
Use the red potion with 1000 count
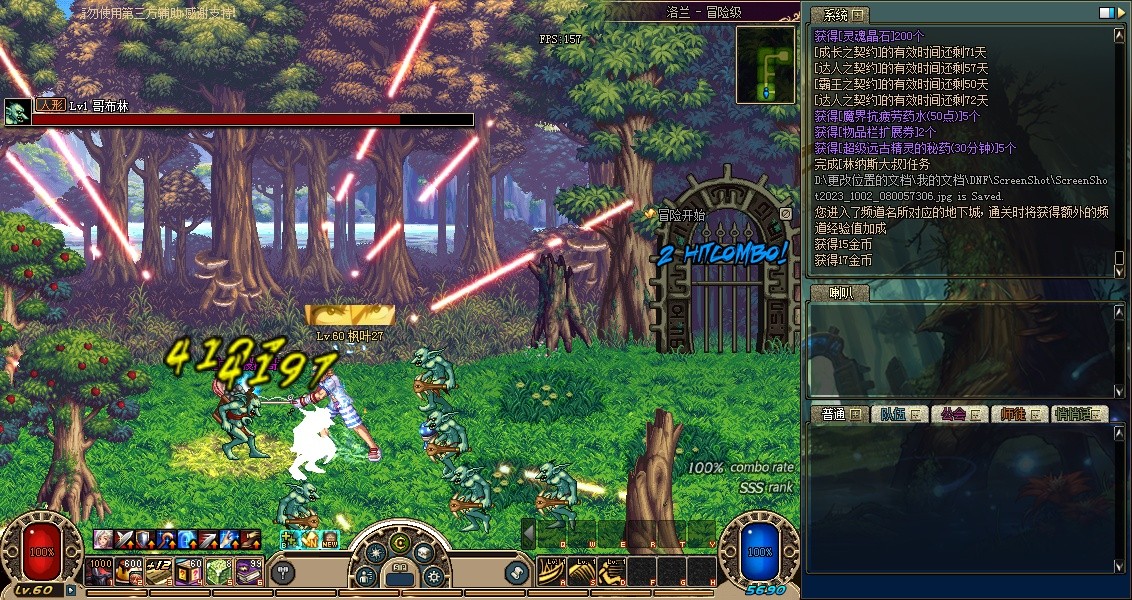(100, 571)
